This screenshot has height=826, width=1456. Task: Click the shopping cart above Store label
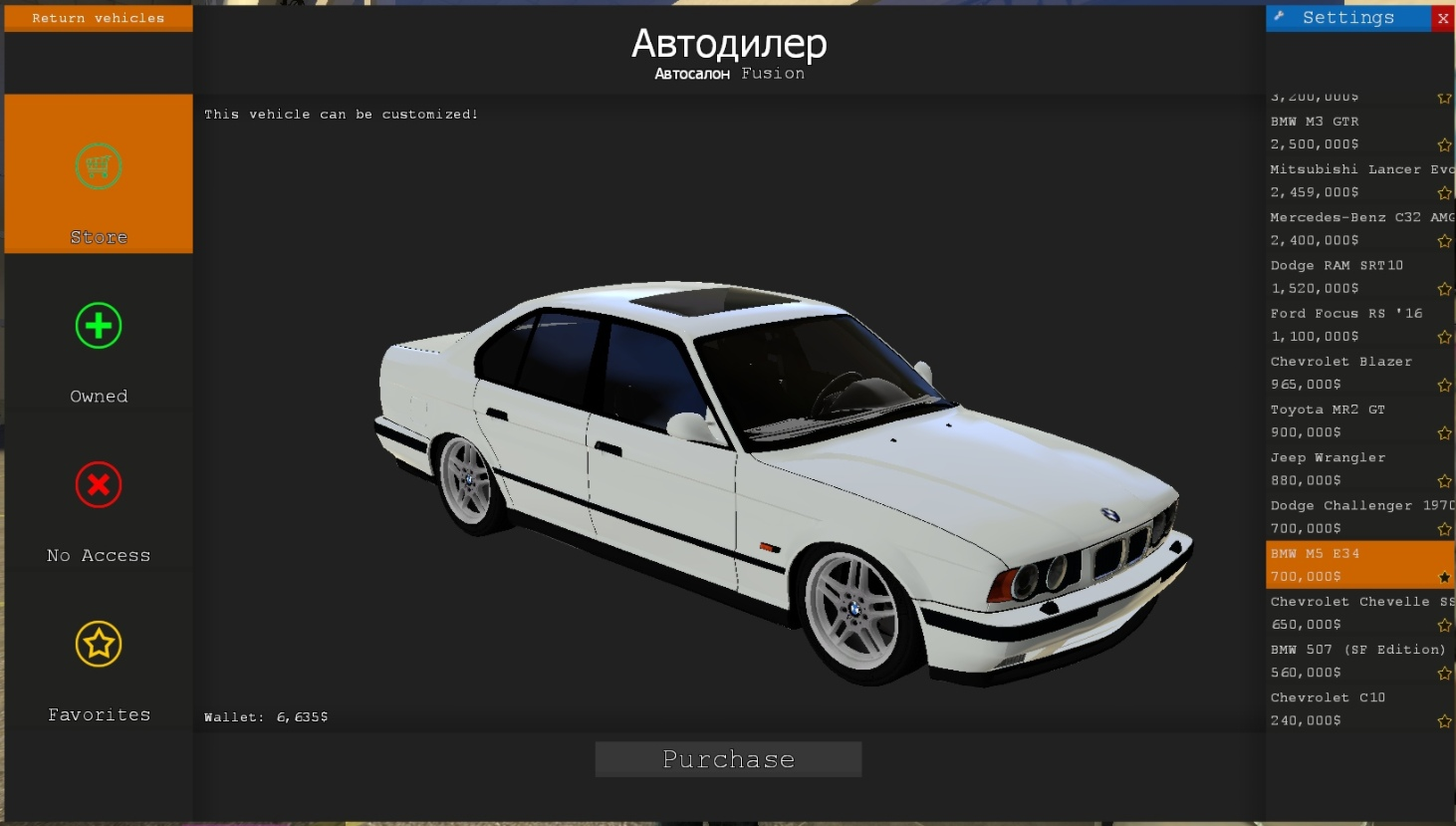click(x=98, y=166)
